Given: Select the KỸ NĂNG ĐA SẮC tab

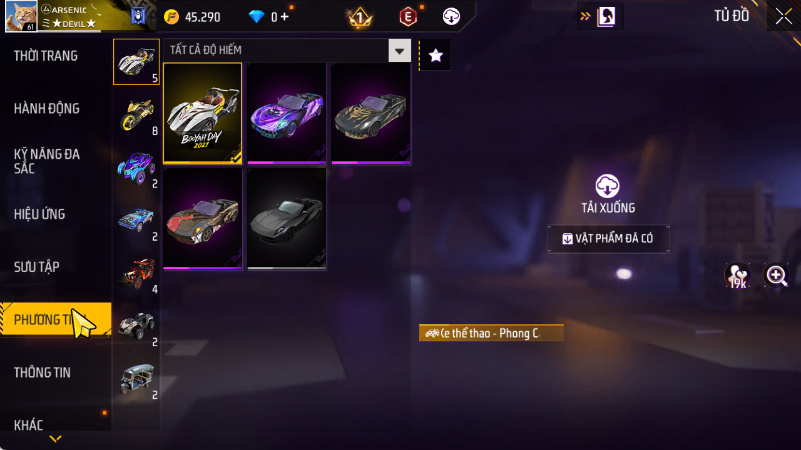Looking at the screenshot, I should (47, 161).
